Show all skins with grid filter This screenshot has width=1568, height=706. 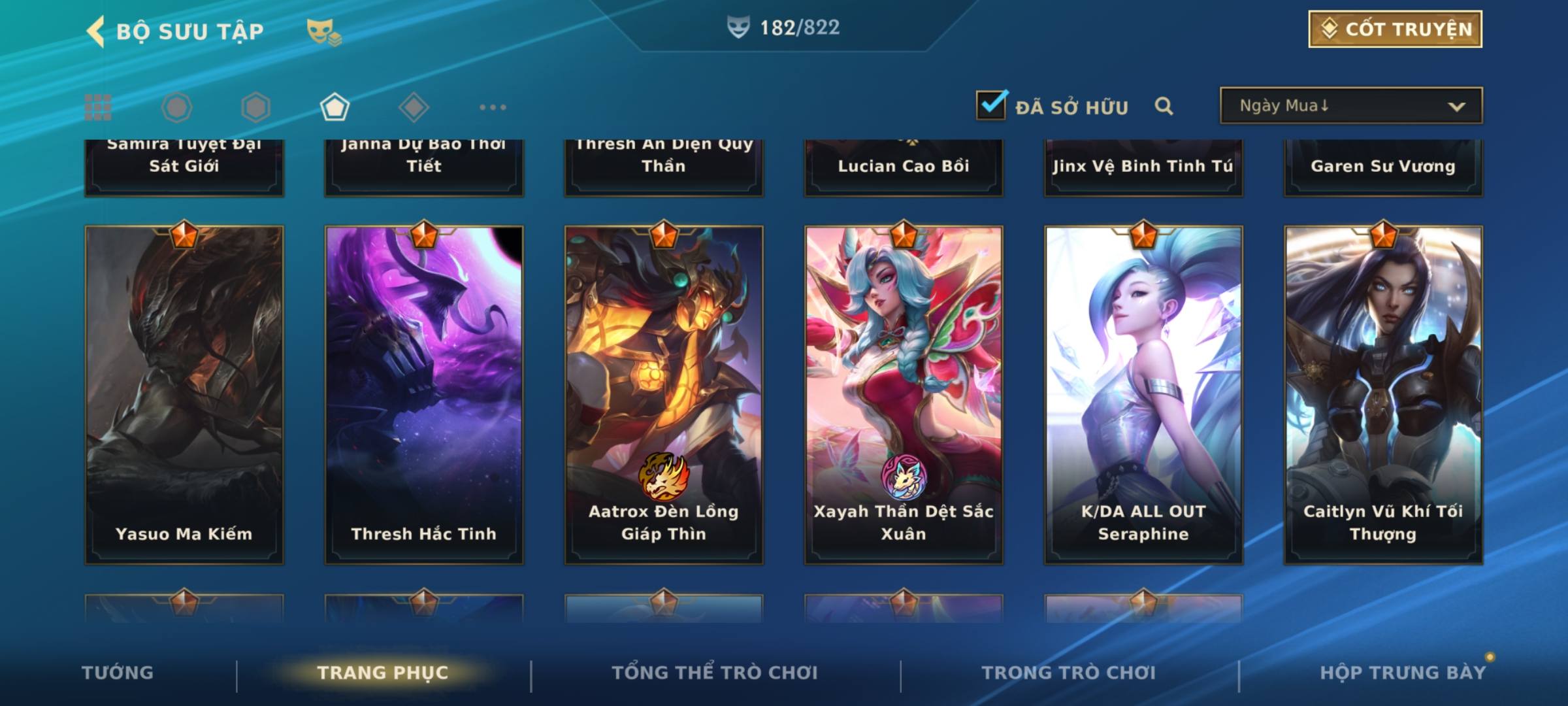click(98, 107)
